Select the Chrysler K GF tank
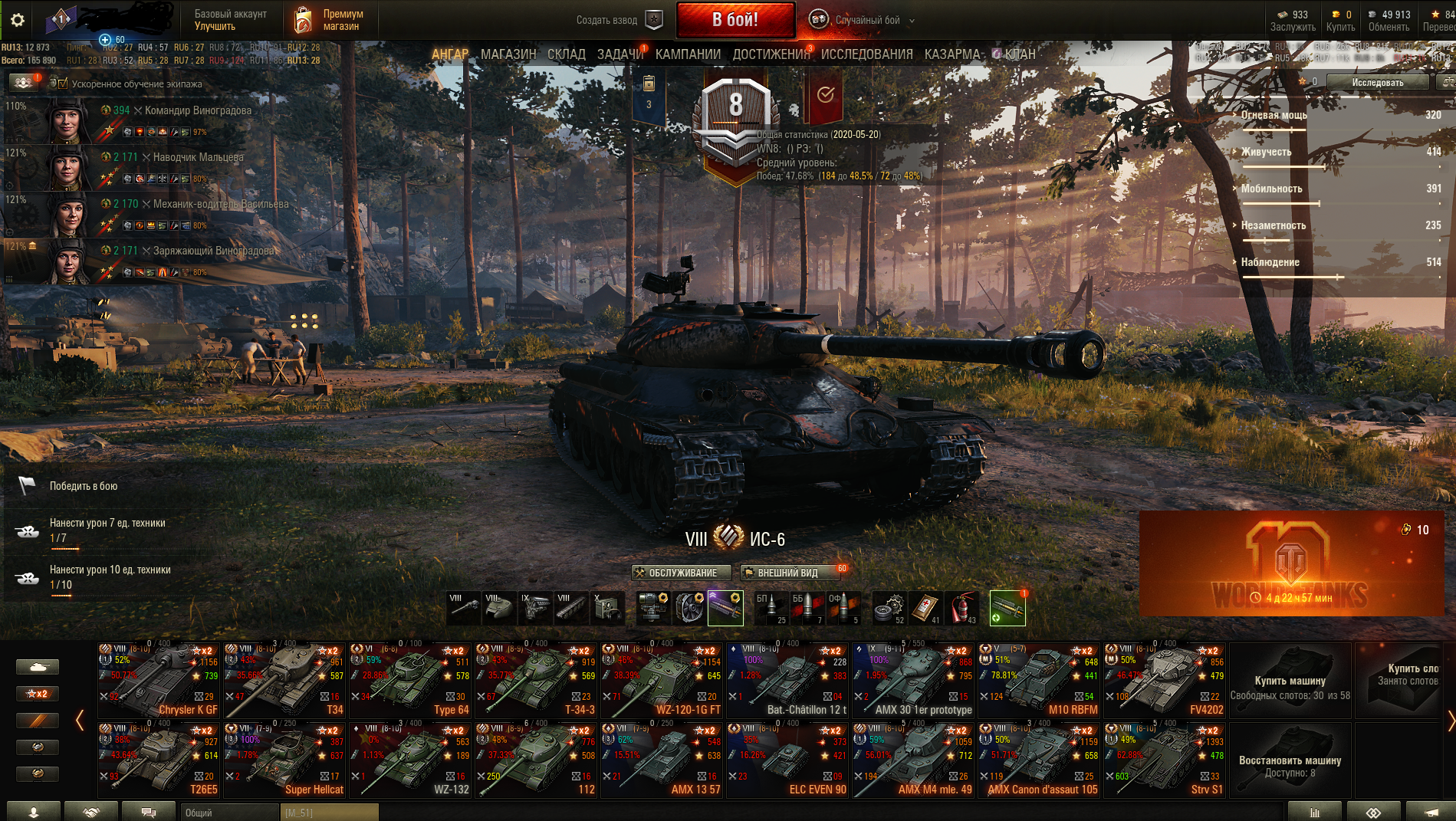This screenshot has width=1456, height=821. (159, 680)
